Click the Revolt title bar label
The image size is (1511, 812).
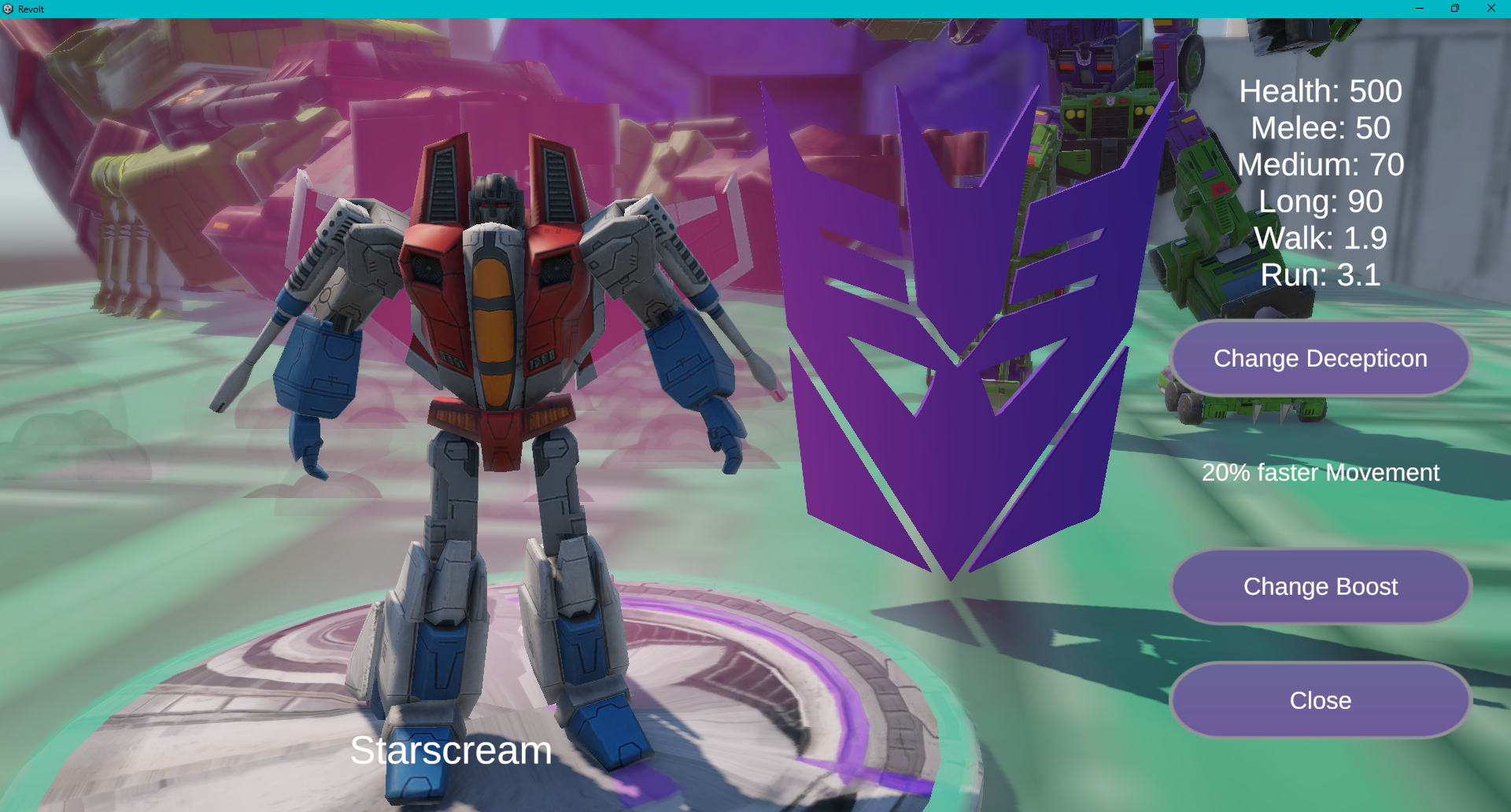pos(31,9)
